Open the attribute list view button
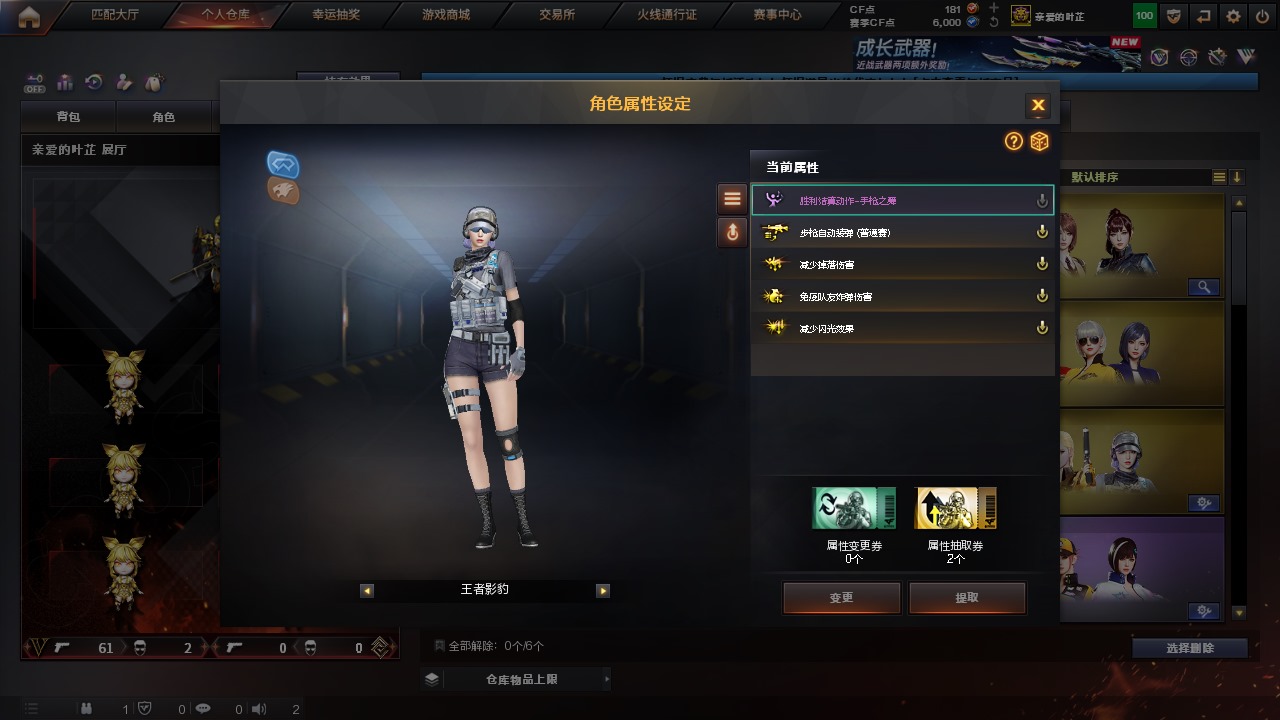The image size is (1280, 720). tap(732, 199)
